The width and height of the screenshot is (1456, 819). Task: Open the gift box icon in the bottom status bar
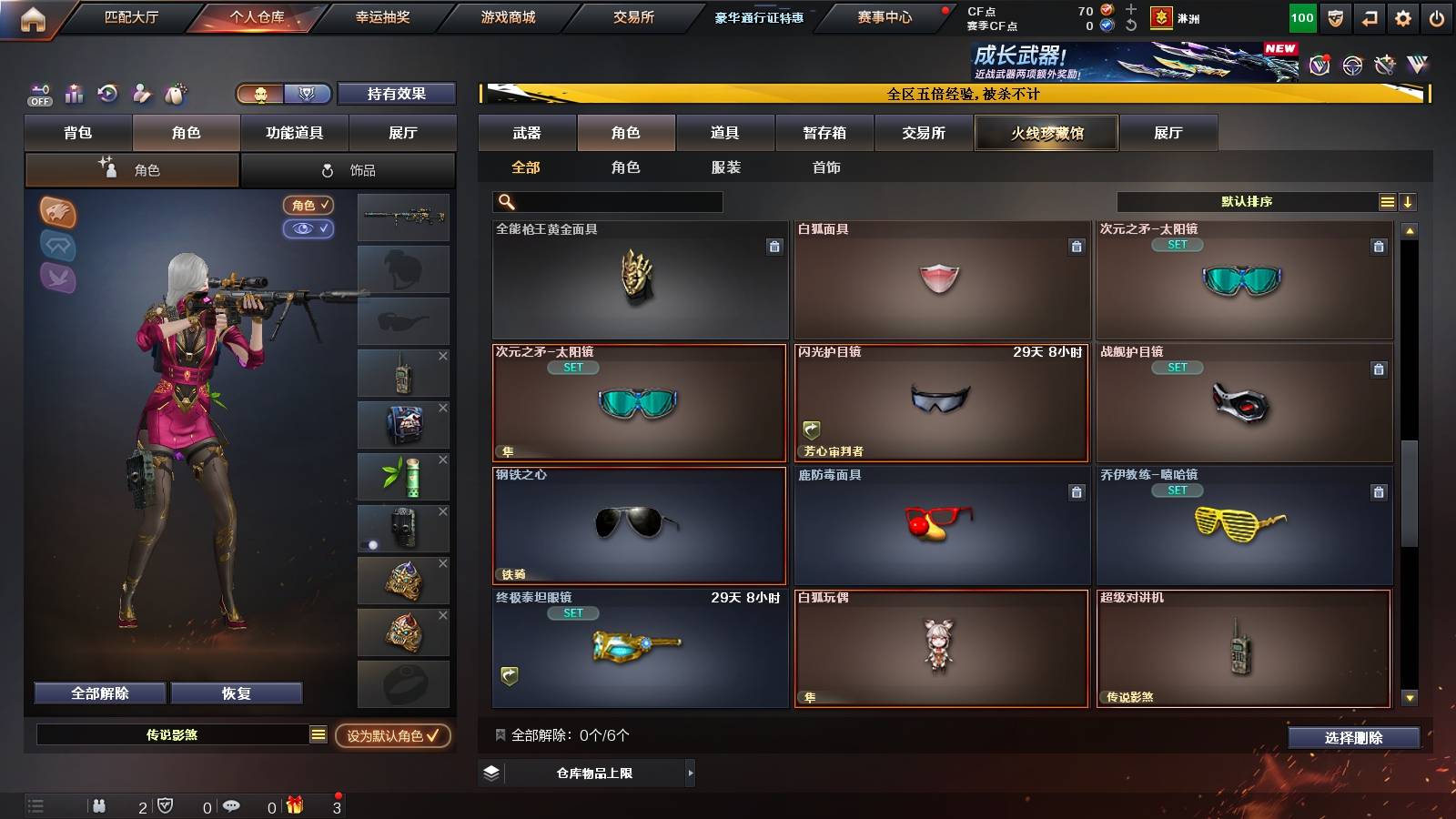tap(294, 804)
